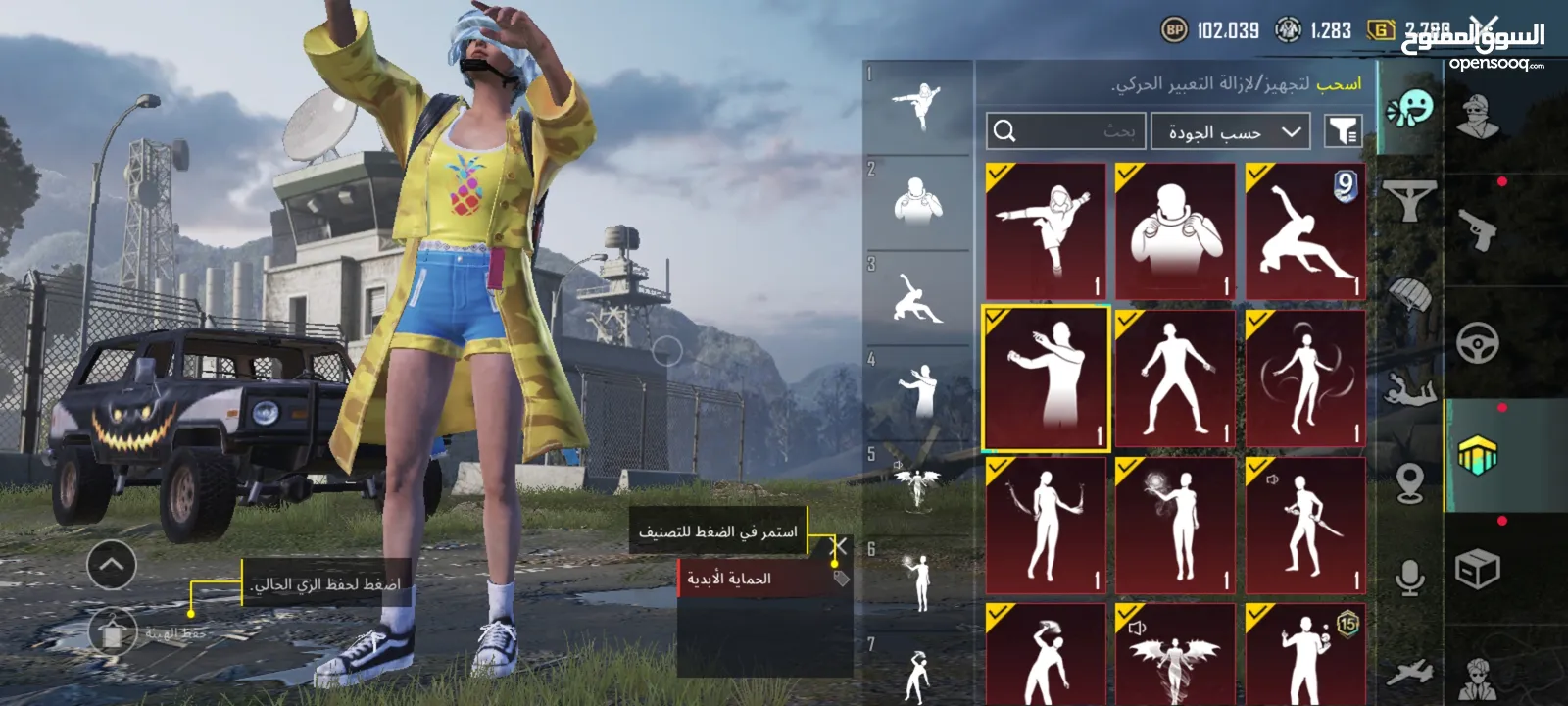1568x706 pixels.
Task: Choose the crouching emote with 9 badge
Action: pos(1305,231)
